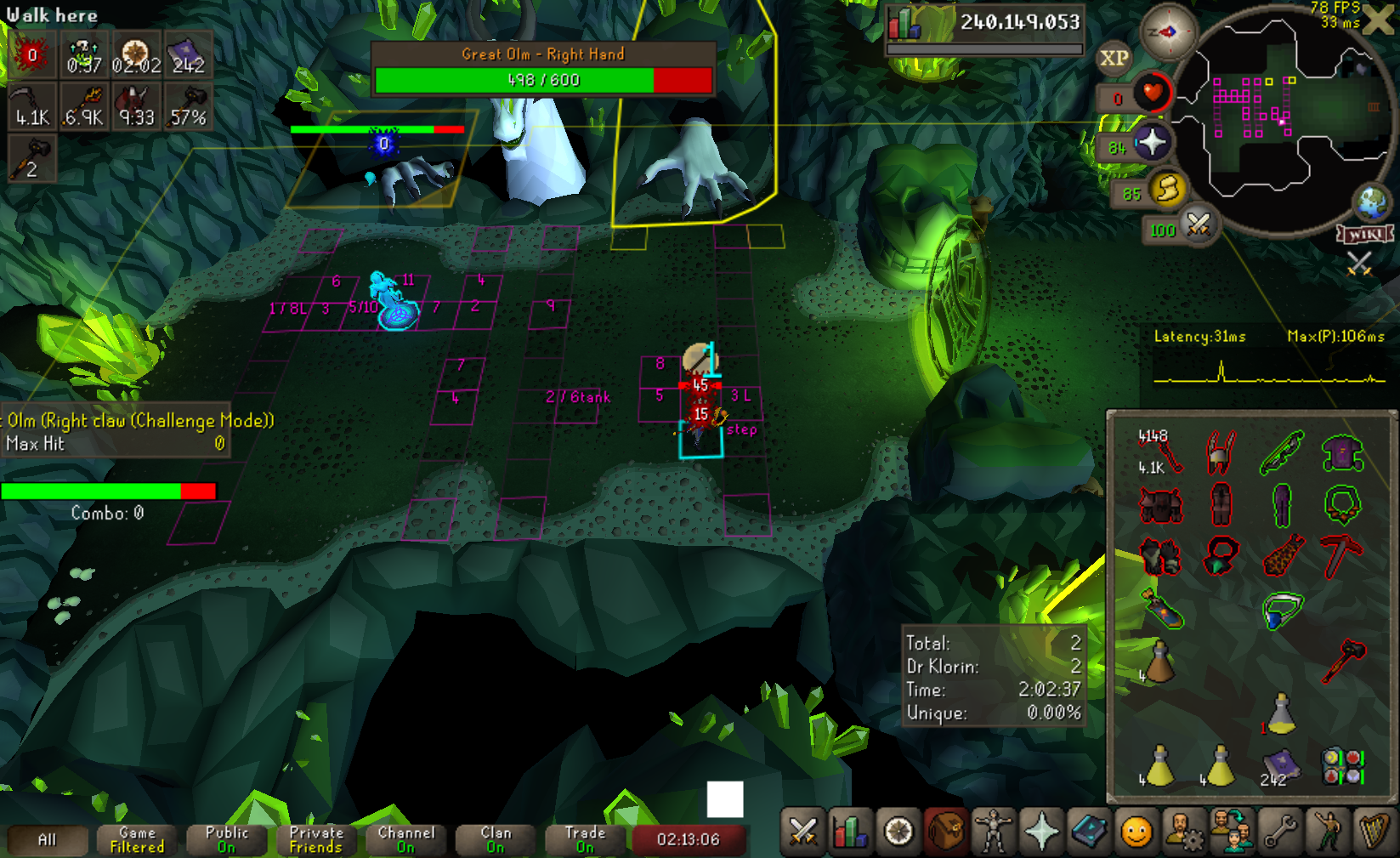
Task: Switch chat to the Clan channel
Action: point(496,839)
